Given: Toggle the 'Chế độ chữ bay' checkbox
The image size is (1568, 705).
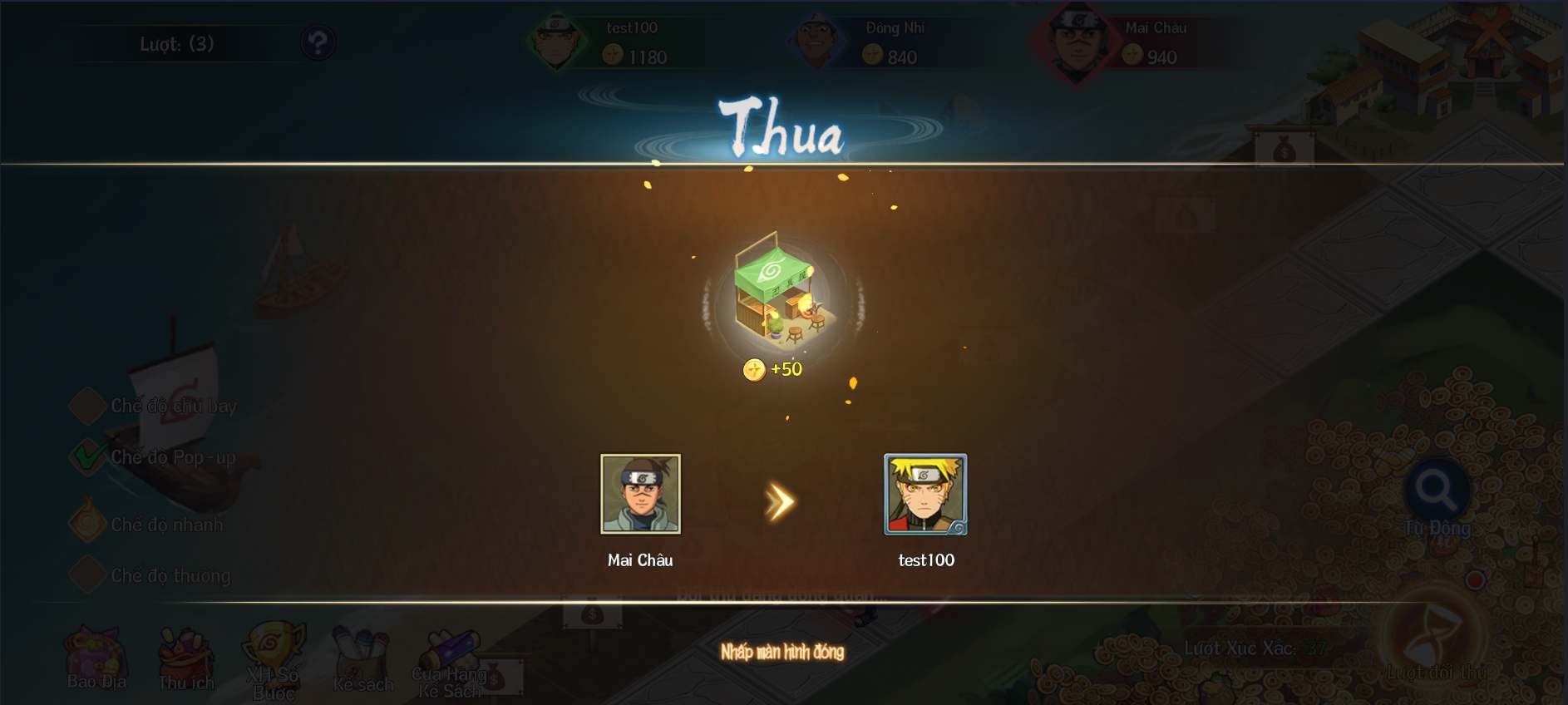Looking at the screenshot, I should 86,406.
